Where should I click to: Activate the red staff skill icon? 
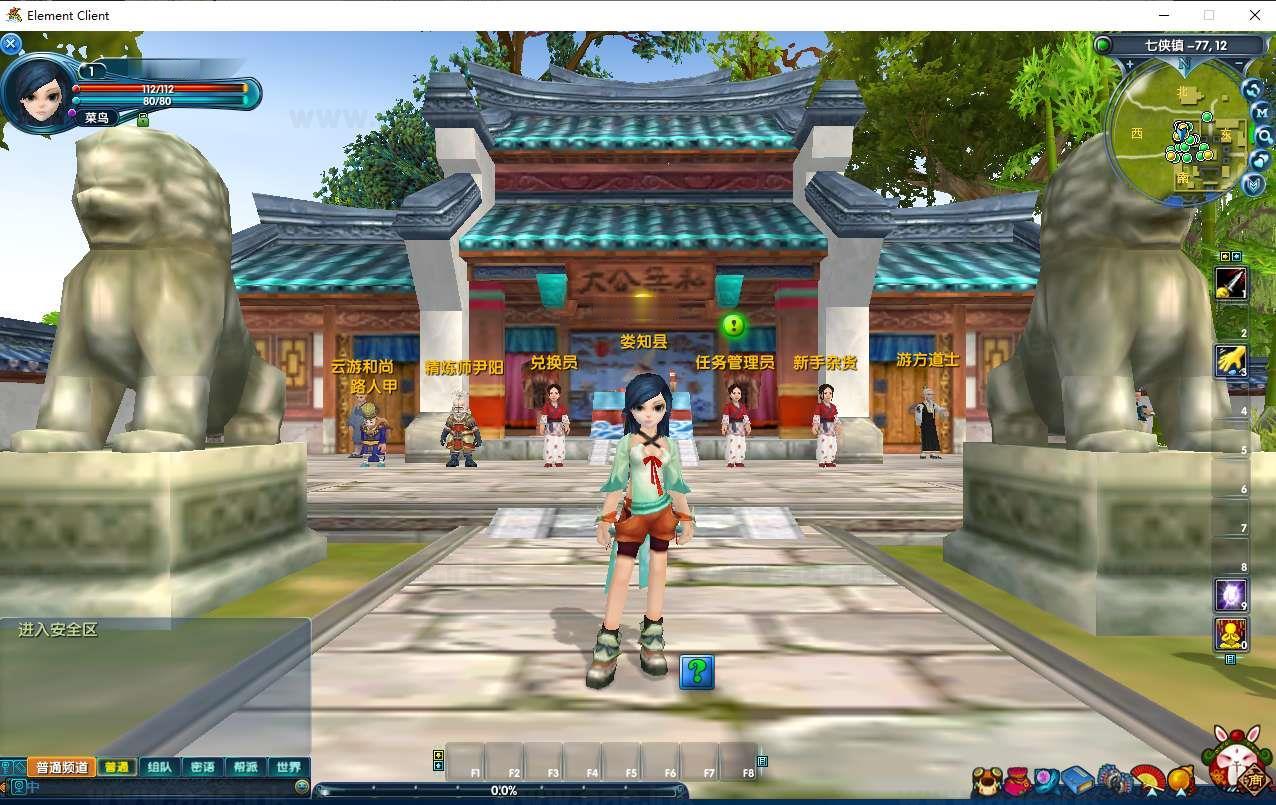pyautogui.click(x=1231, y=283)
